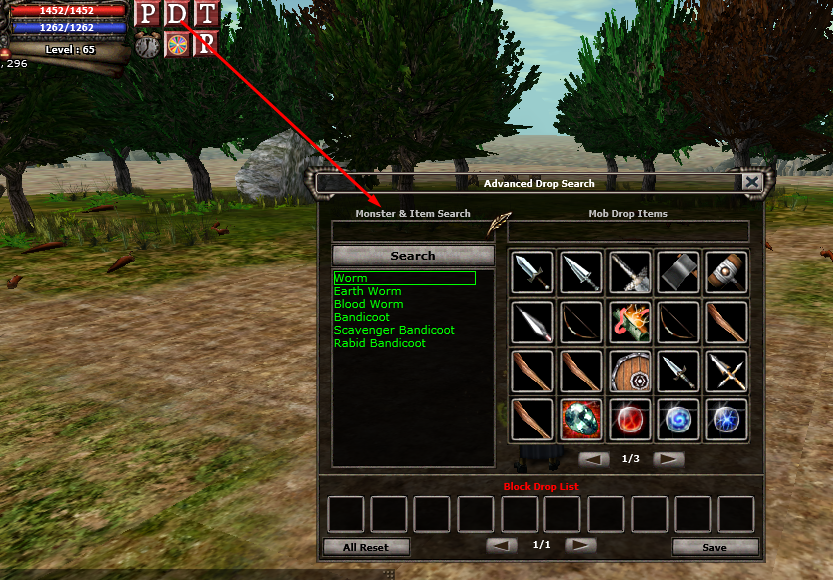833x580 pixels.
Task: Close the Advanced Drop Search window
Action: point(751,182)
